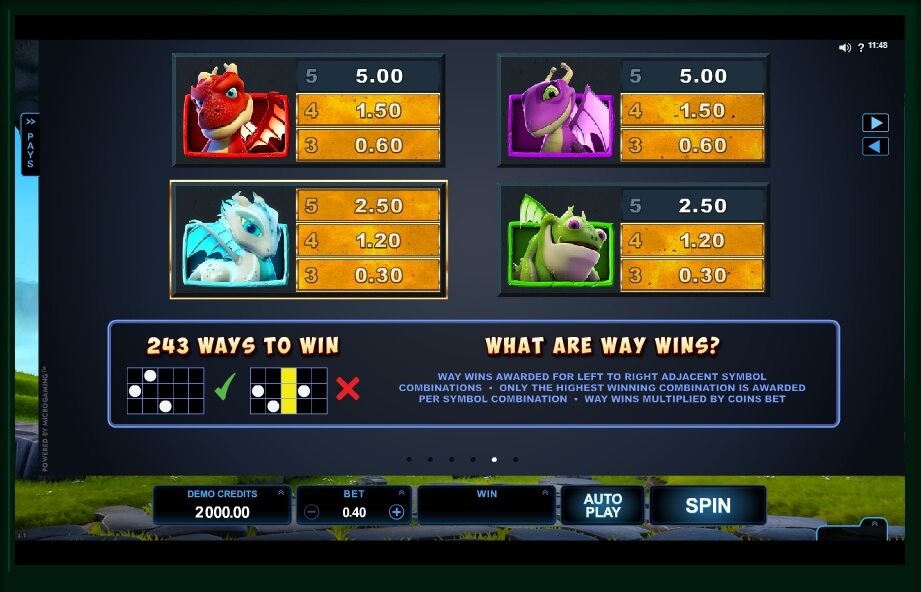Jump to the last paytable page dot

(x=516, y=460)
